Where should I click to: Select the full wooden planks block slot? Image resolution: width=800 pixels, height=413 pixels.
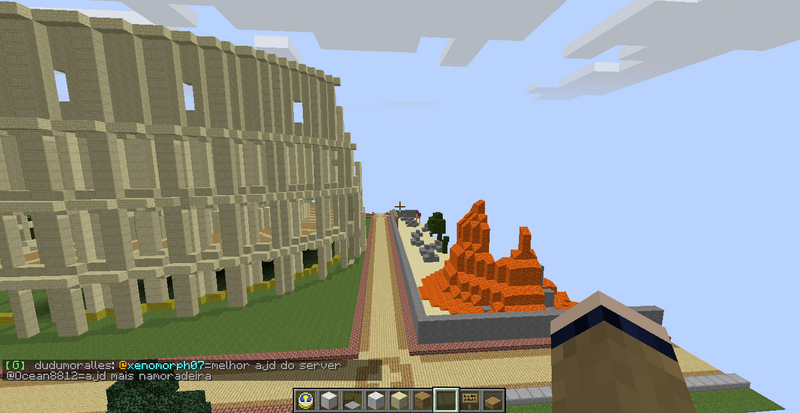click(x=422, y=401)
